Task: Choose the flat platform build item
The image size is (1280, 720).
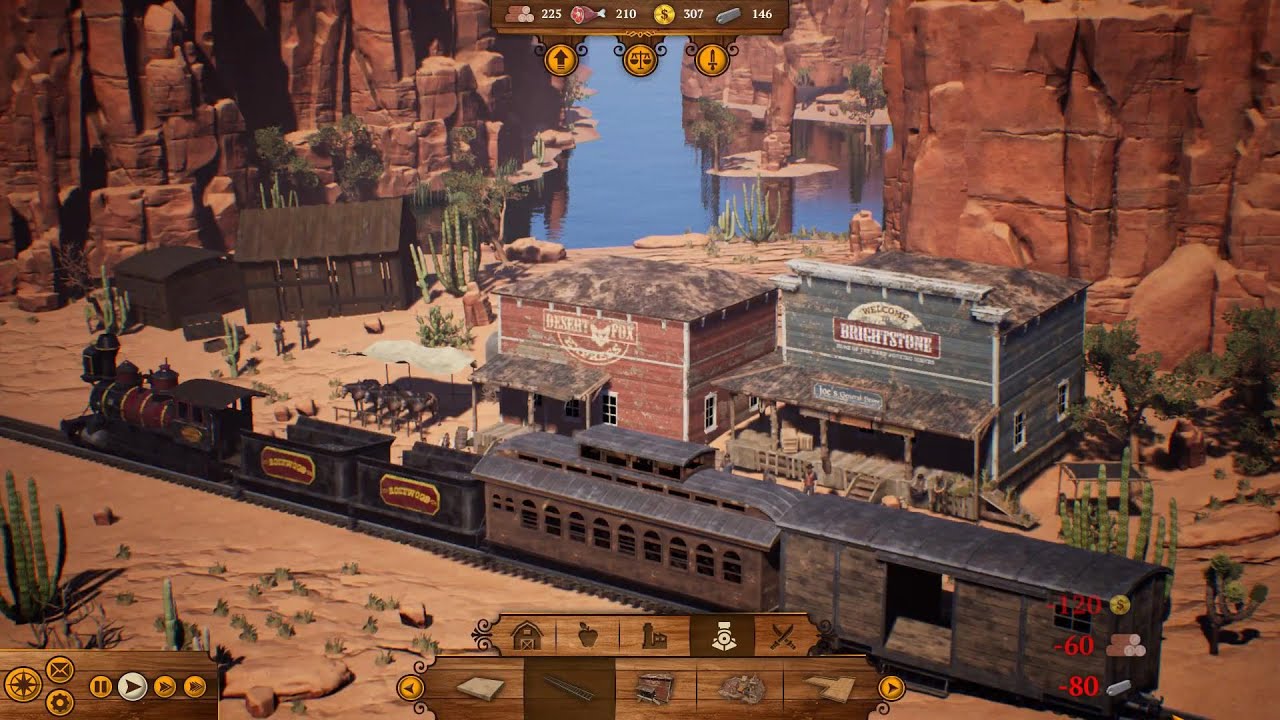Action: pyautogui.click(x=480, y=688)
